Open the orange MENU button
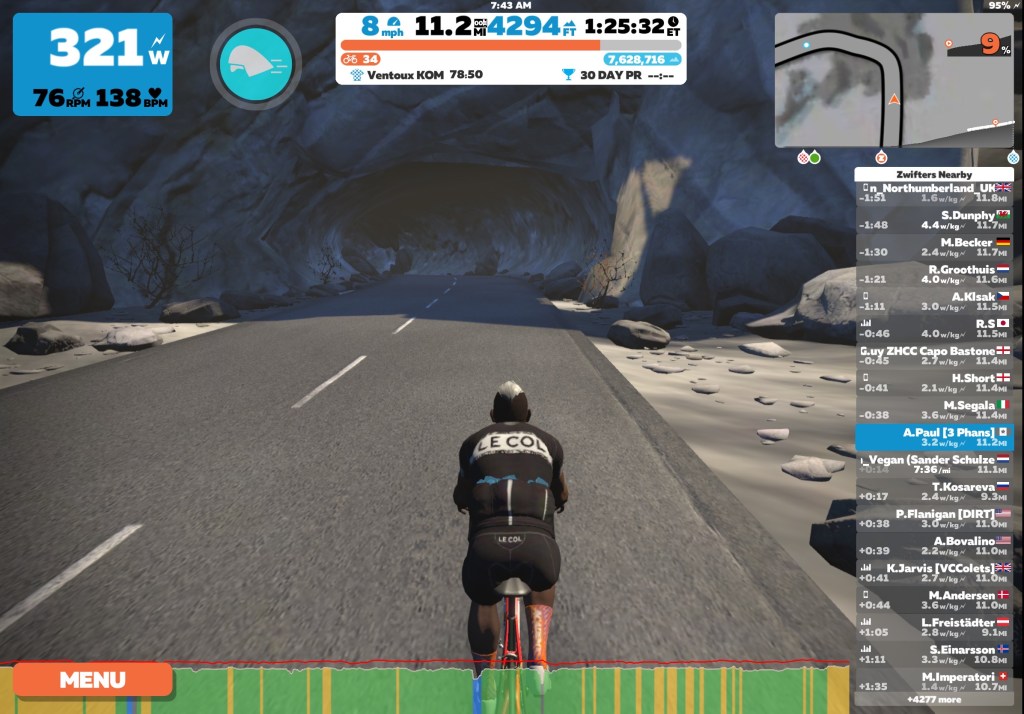 (93, 680)
